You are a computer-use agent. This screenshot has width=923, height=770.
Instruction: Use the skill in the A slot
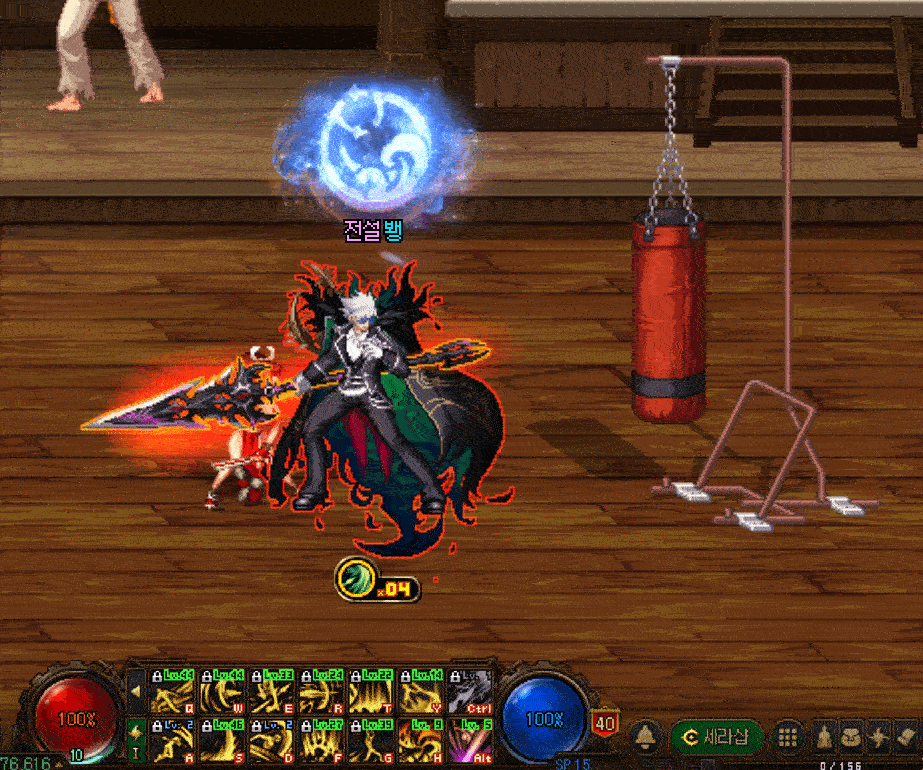pos(172,741)
